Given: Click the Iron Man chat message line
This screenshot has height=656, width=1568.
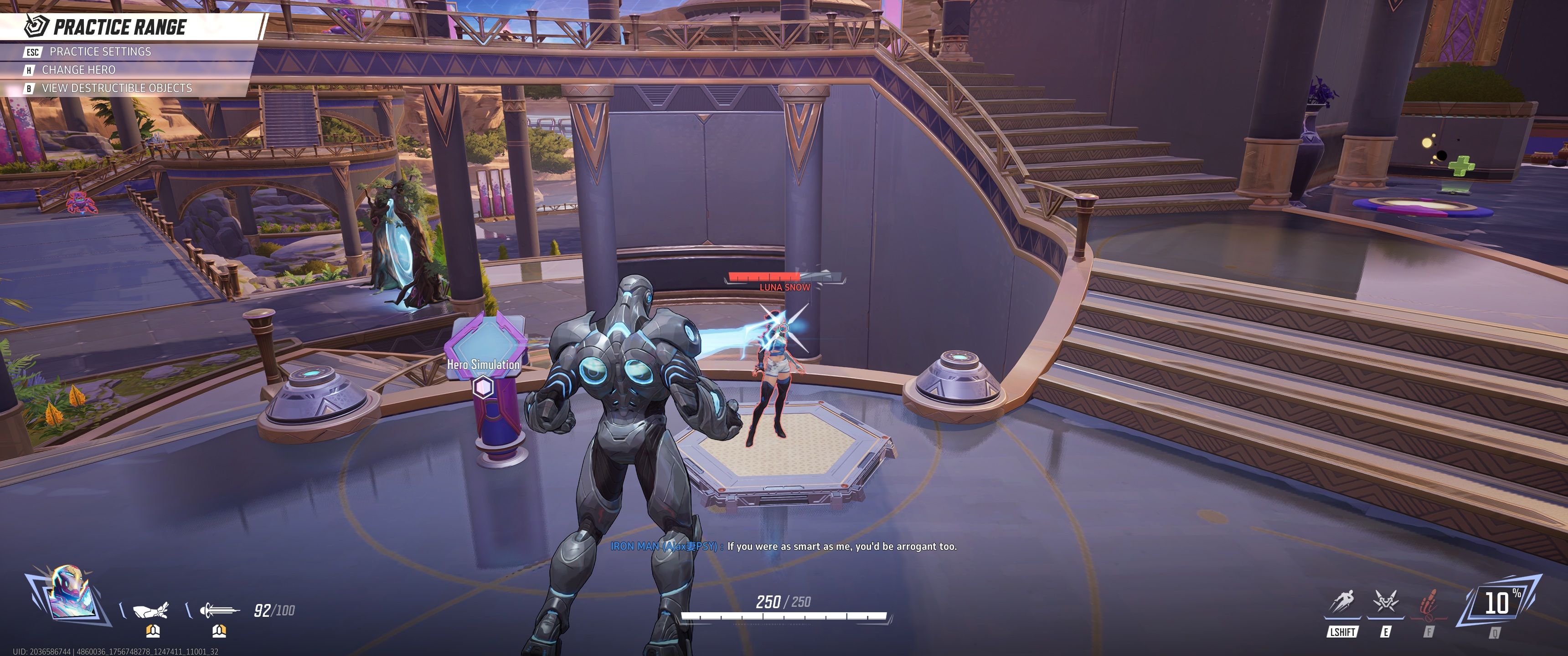Looking at the screenshot, I should pos(784,547).
